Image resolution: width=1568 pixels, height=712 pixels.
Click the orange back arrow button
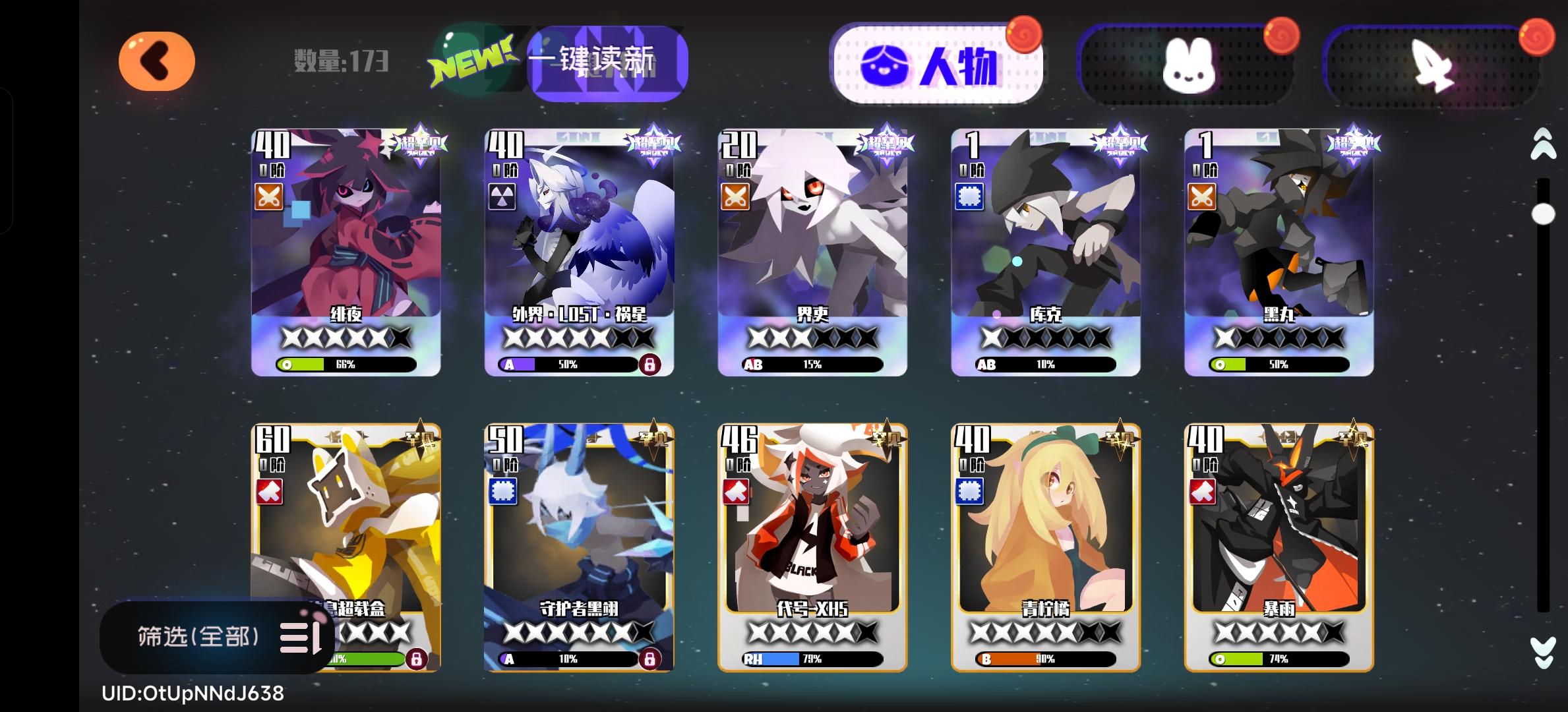click(157, 61)
